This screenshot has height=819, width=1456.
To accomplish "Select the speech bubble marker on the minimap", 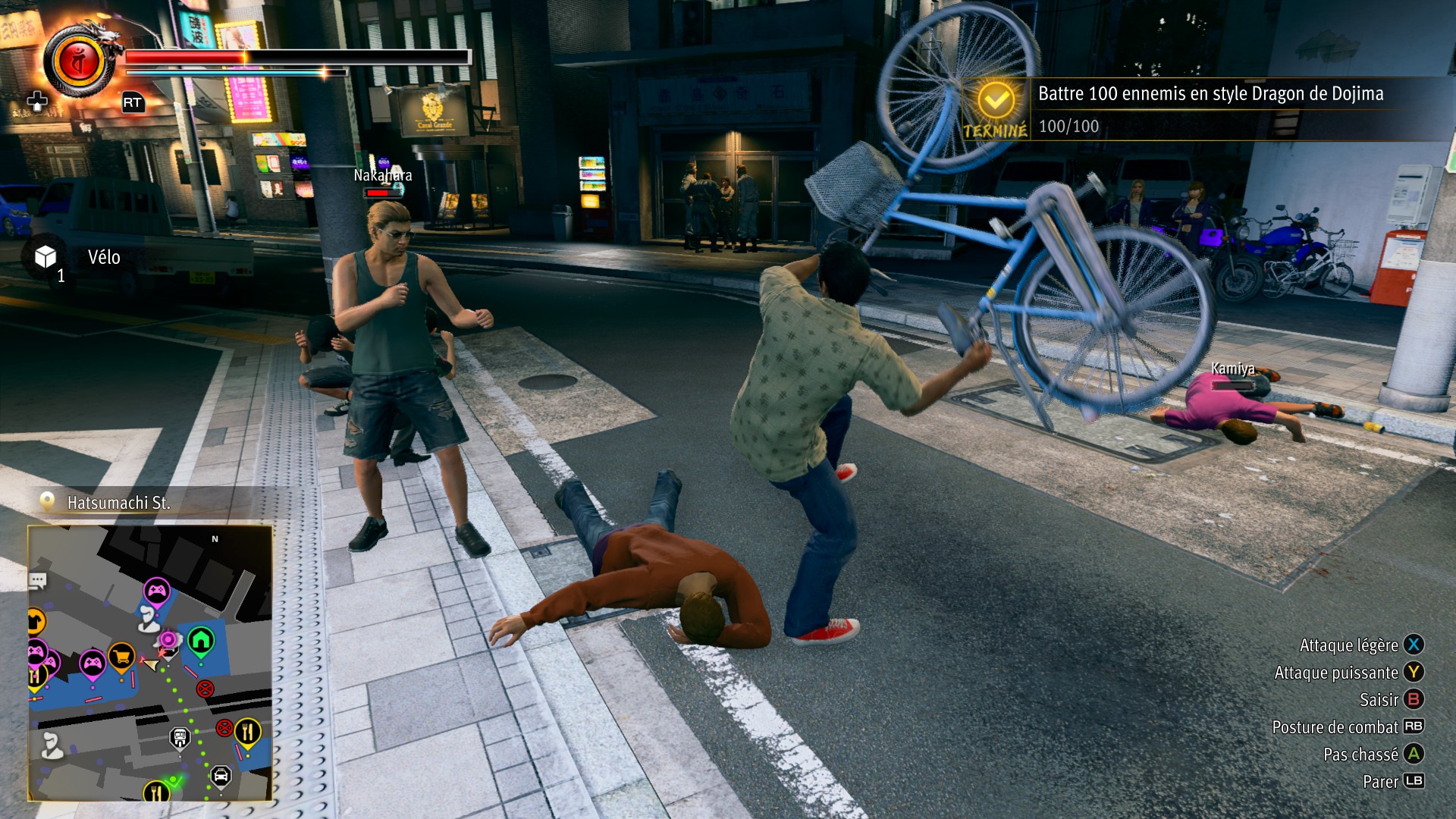I will [x=38, y=581].
